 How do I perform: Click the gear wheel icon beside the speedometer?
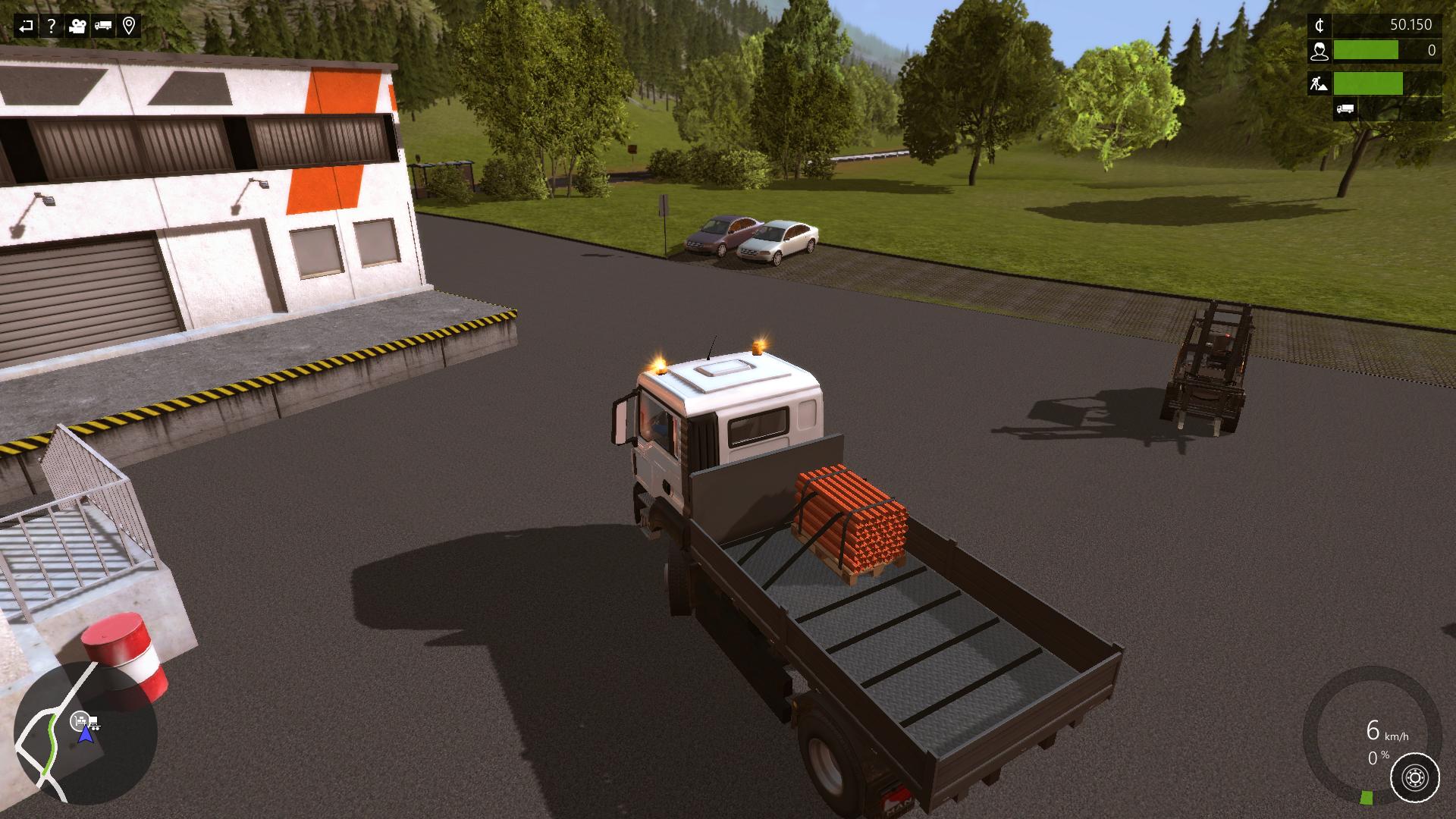[x=1414, y=777]
